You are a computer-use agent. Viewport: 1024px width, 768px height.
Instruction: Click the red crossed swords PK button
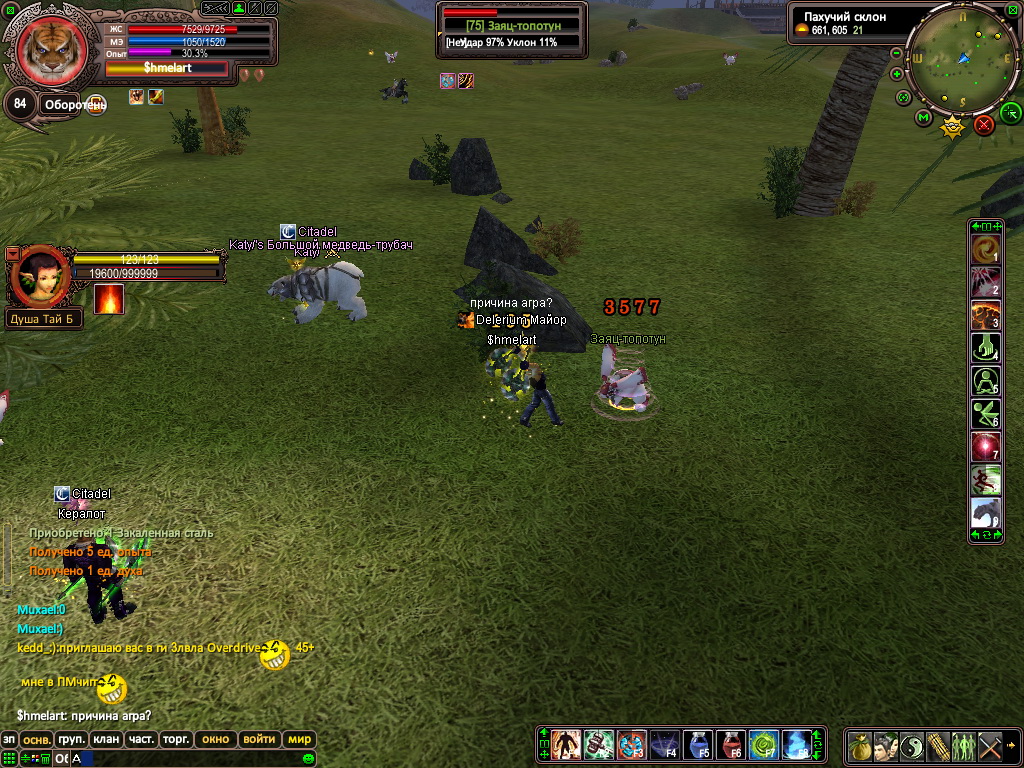(984, 124)
